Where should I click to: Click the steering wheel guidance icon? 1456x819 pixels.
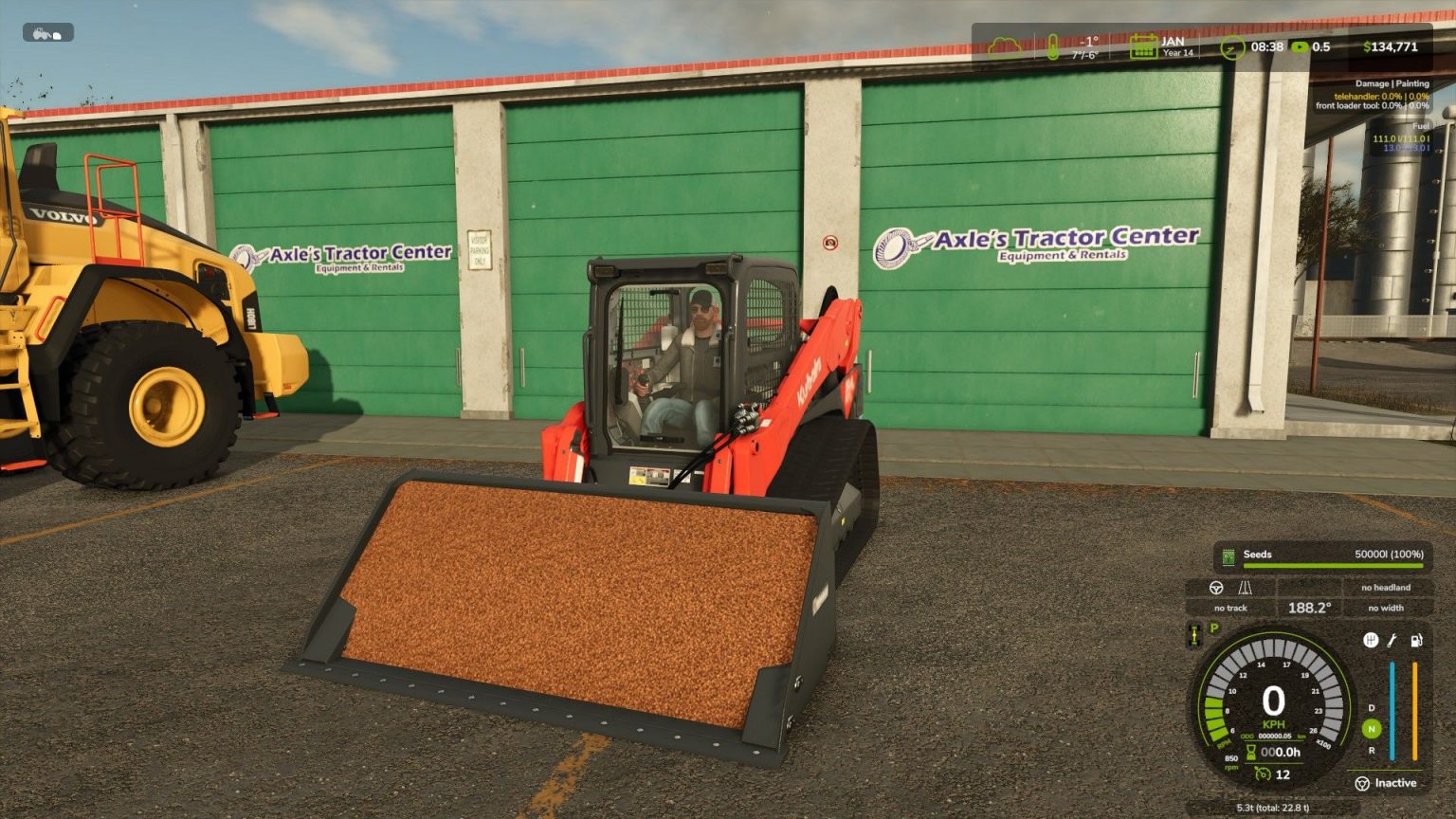pos(1215,589)
